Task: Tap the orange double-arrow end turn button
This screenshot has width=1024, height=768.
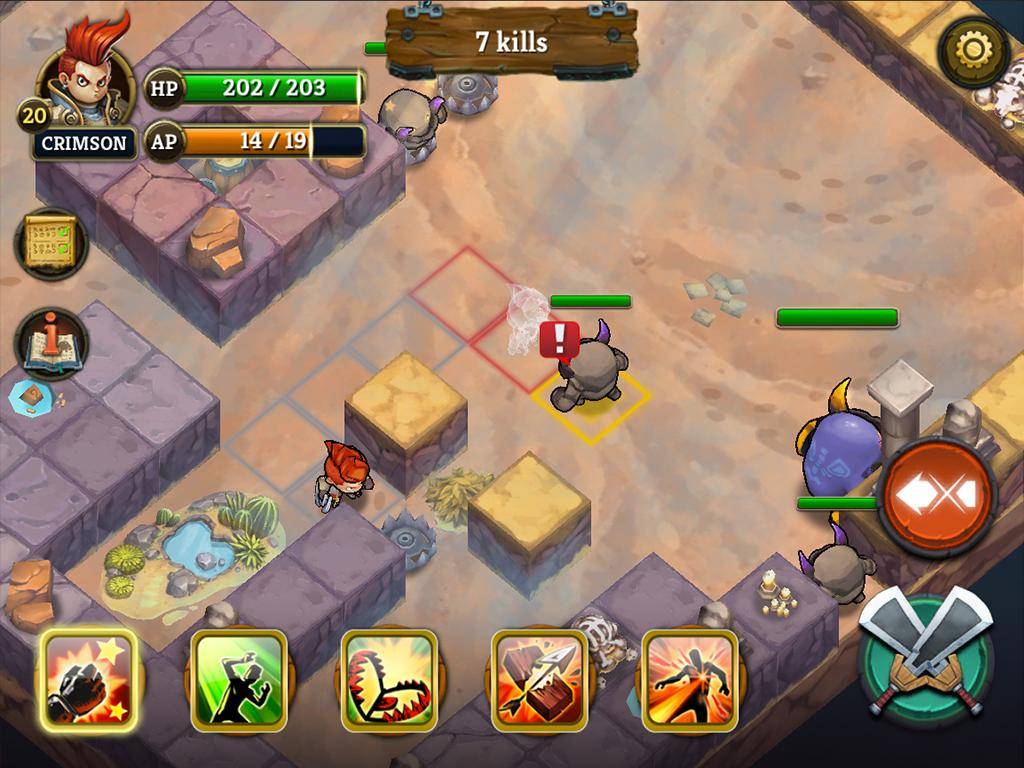Action: pyautogui.click(x=937, y=494)
